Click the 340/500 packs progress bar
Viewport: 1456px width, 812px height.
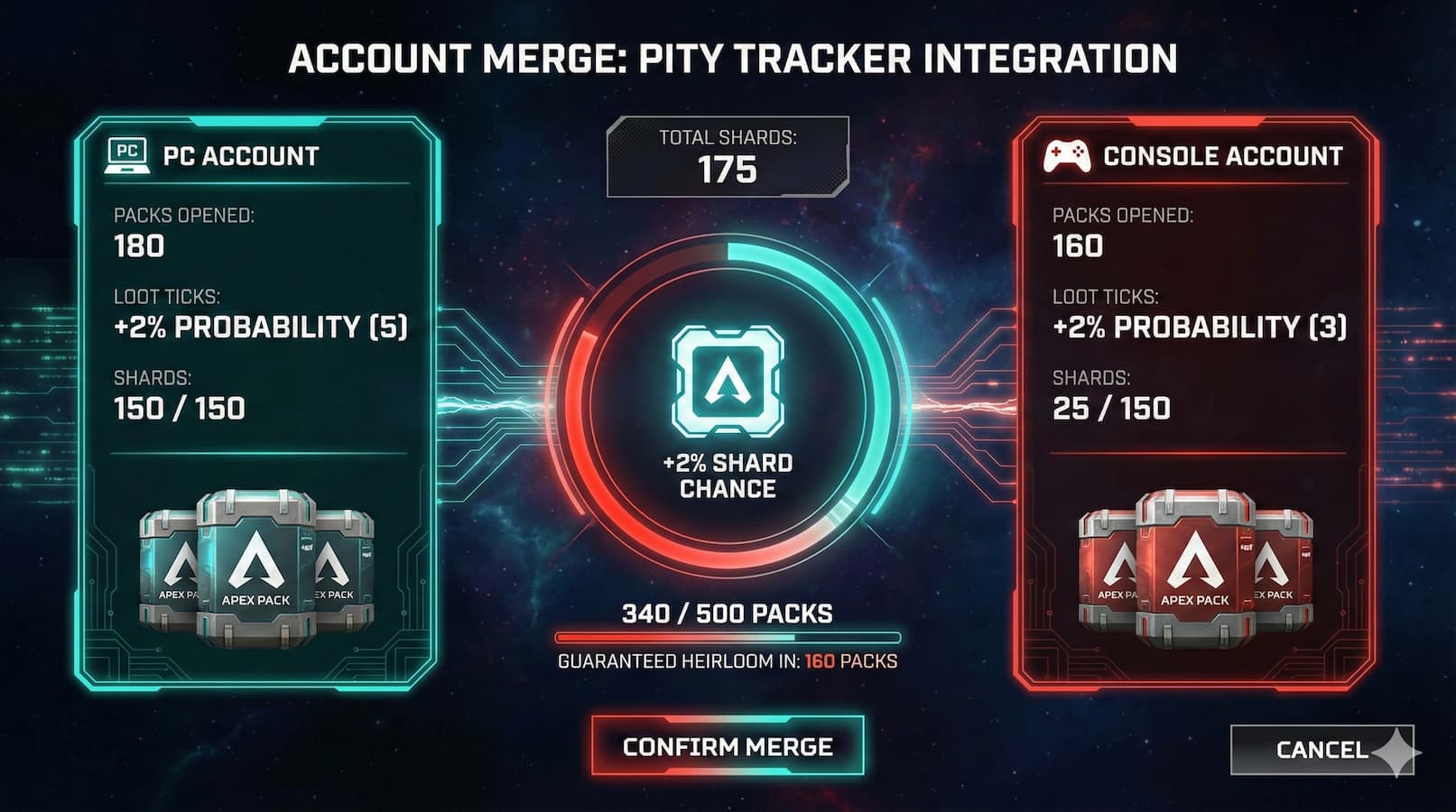point(728,637)
